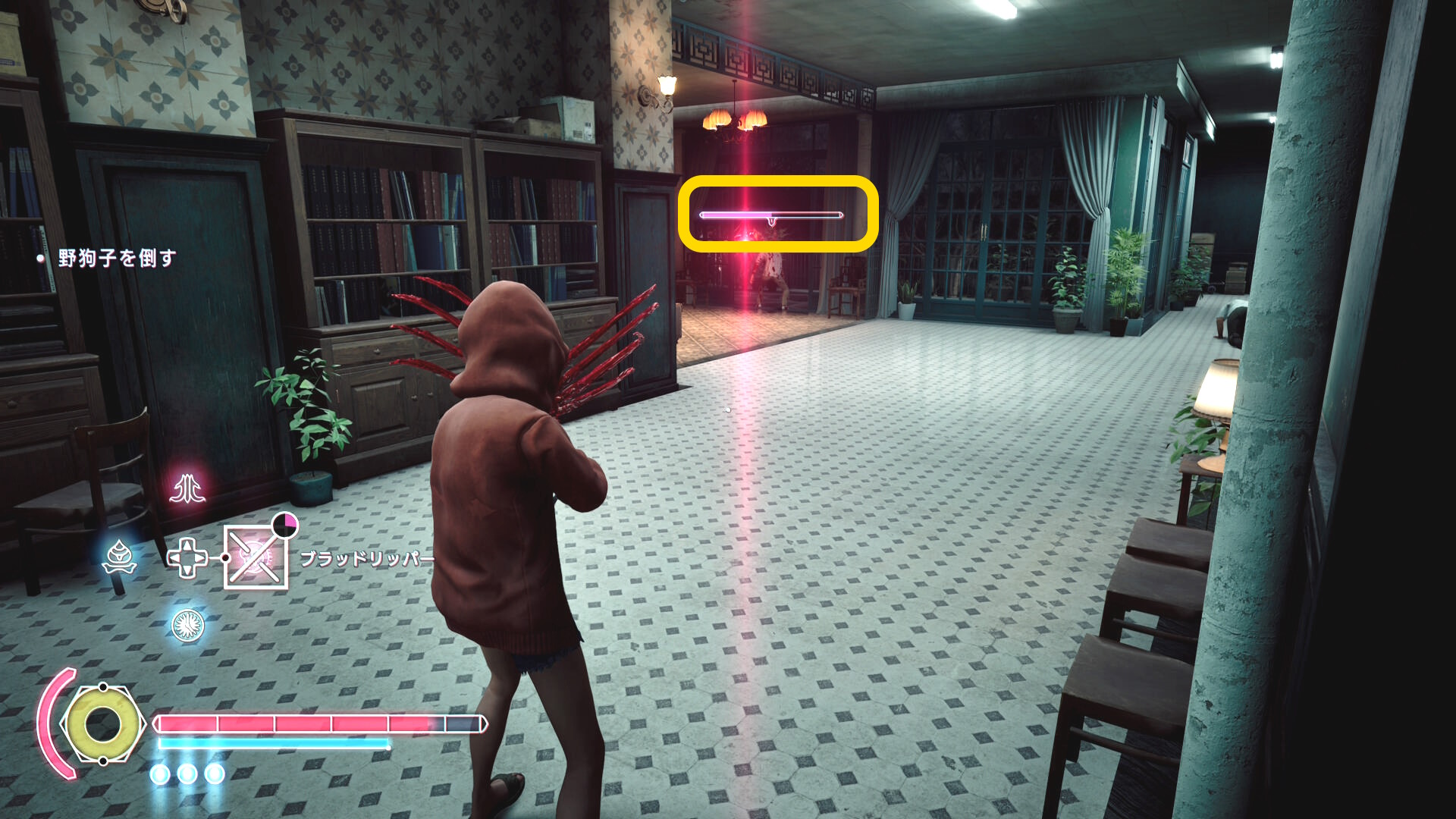Image resolution: width=1456 pixels, height=819 pixels.
Task: Activate the pink claw ability icon
Action: click(187, 489)
